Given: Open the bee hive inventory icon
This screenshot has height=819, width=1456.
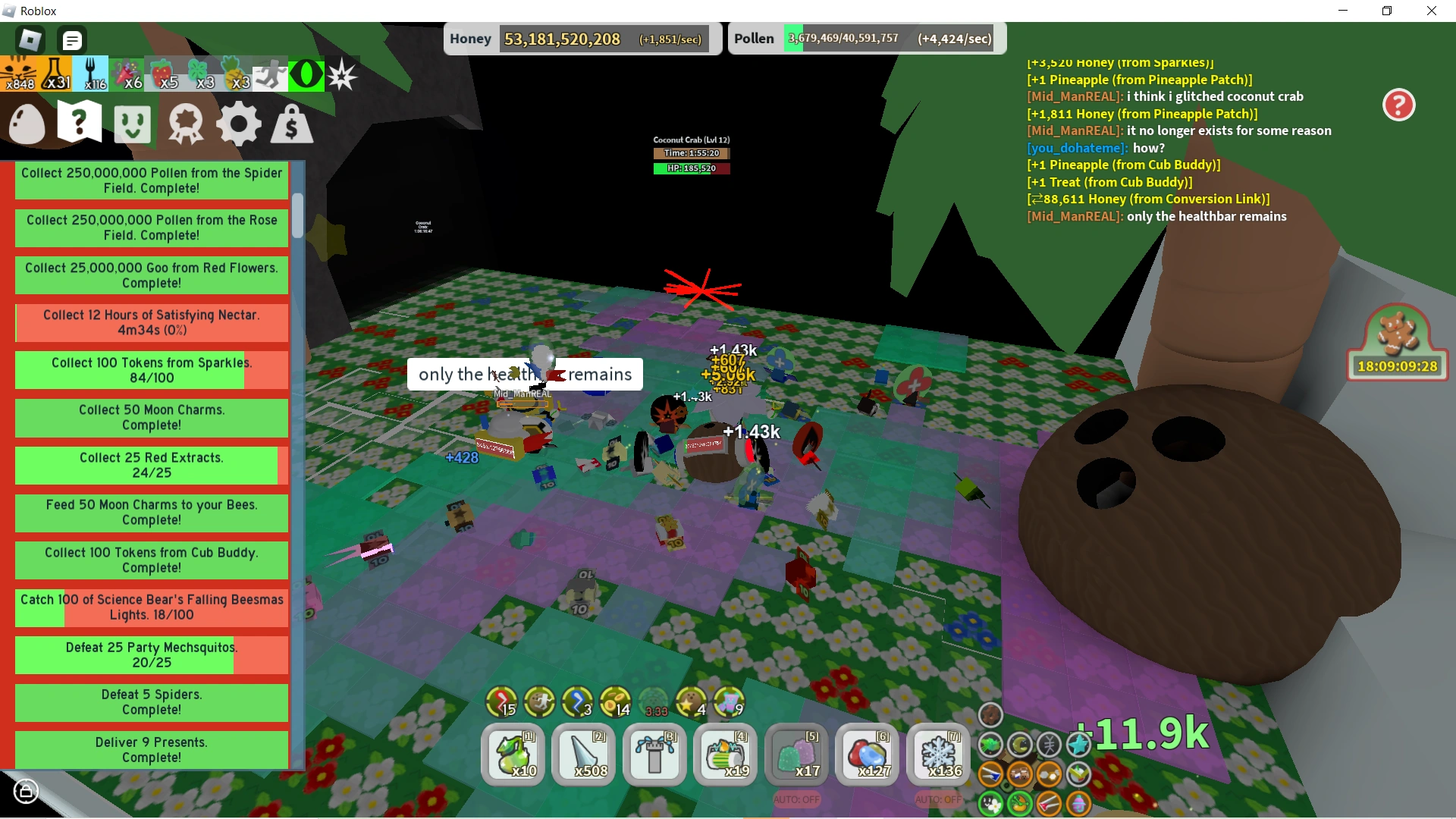Looking at the screenshot, I should click(x=132, y=124).
